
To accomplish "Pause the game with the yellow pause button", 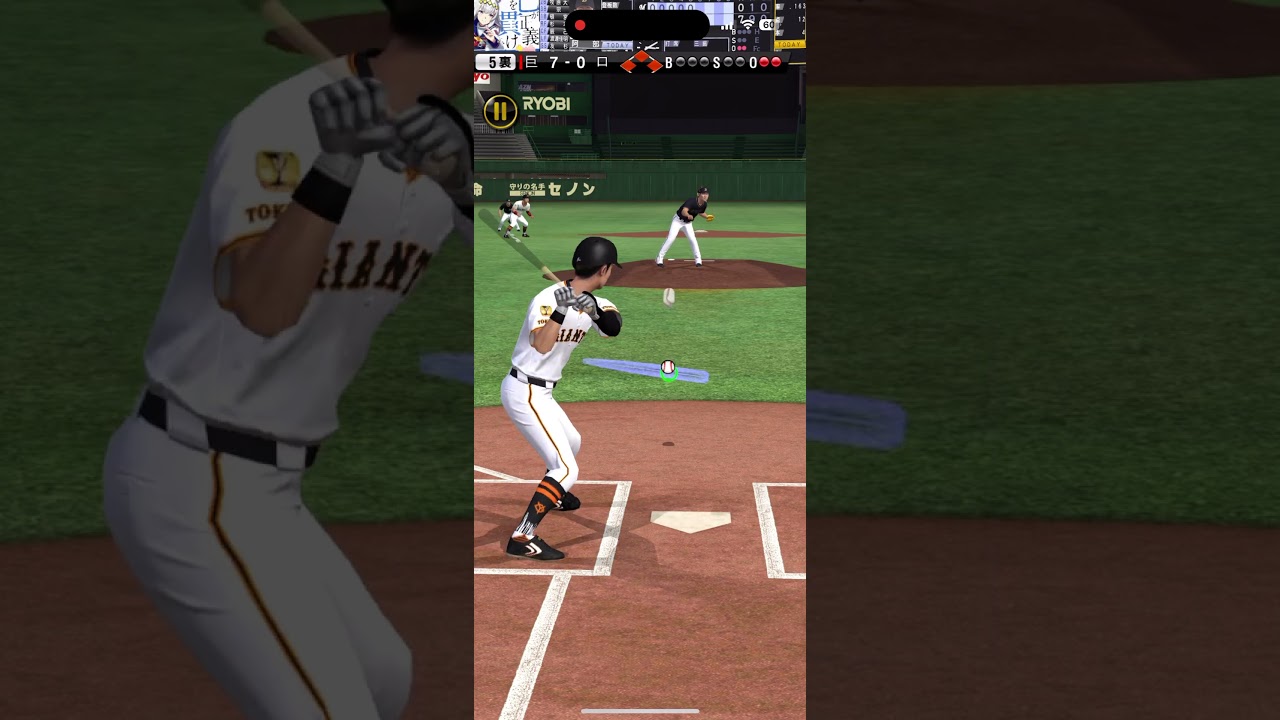I will (500, 111).
